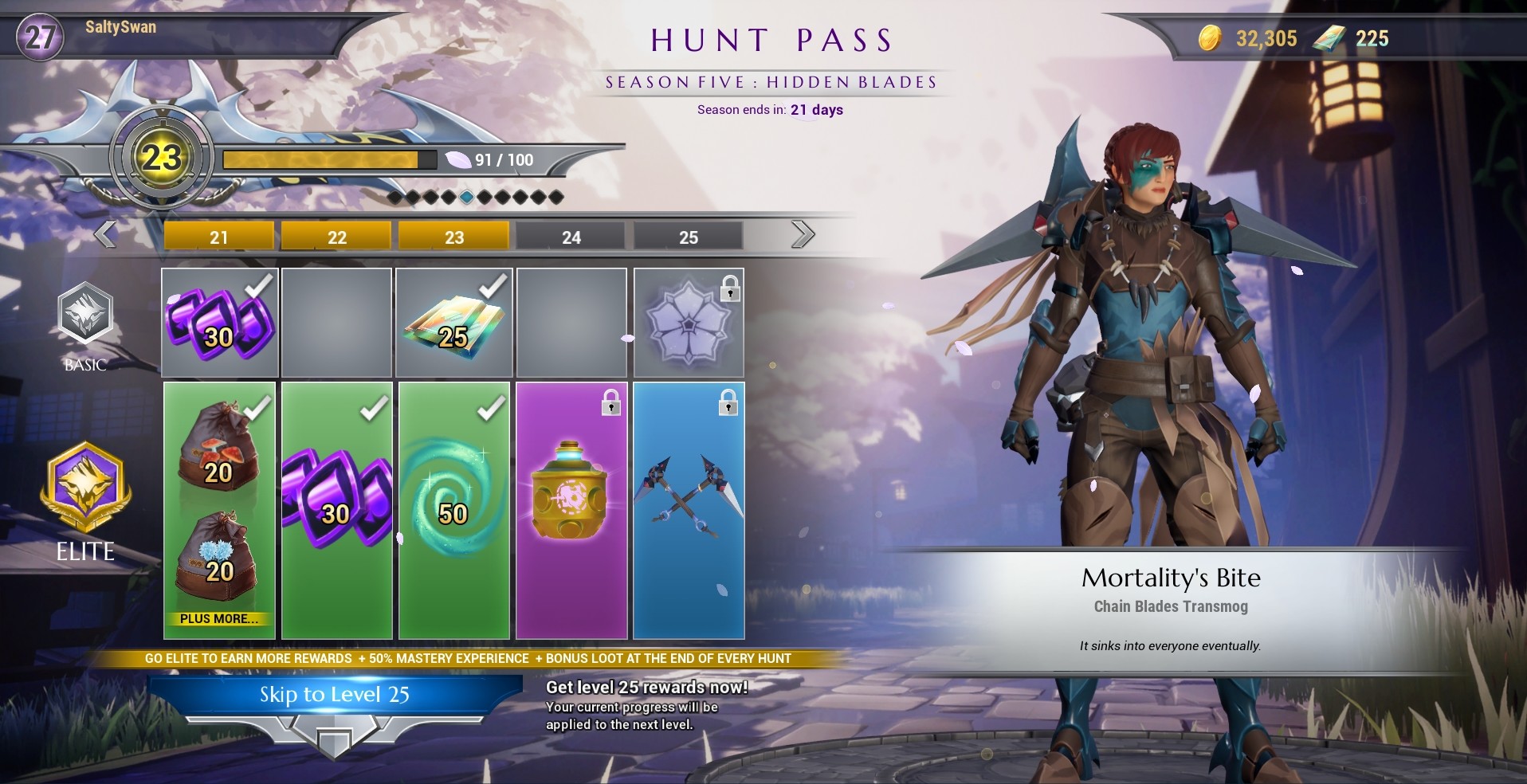Select the level 21 tab
The width and height of the screenshot is (1527, 784).
tap(219, 236)
